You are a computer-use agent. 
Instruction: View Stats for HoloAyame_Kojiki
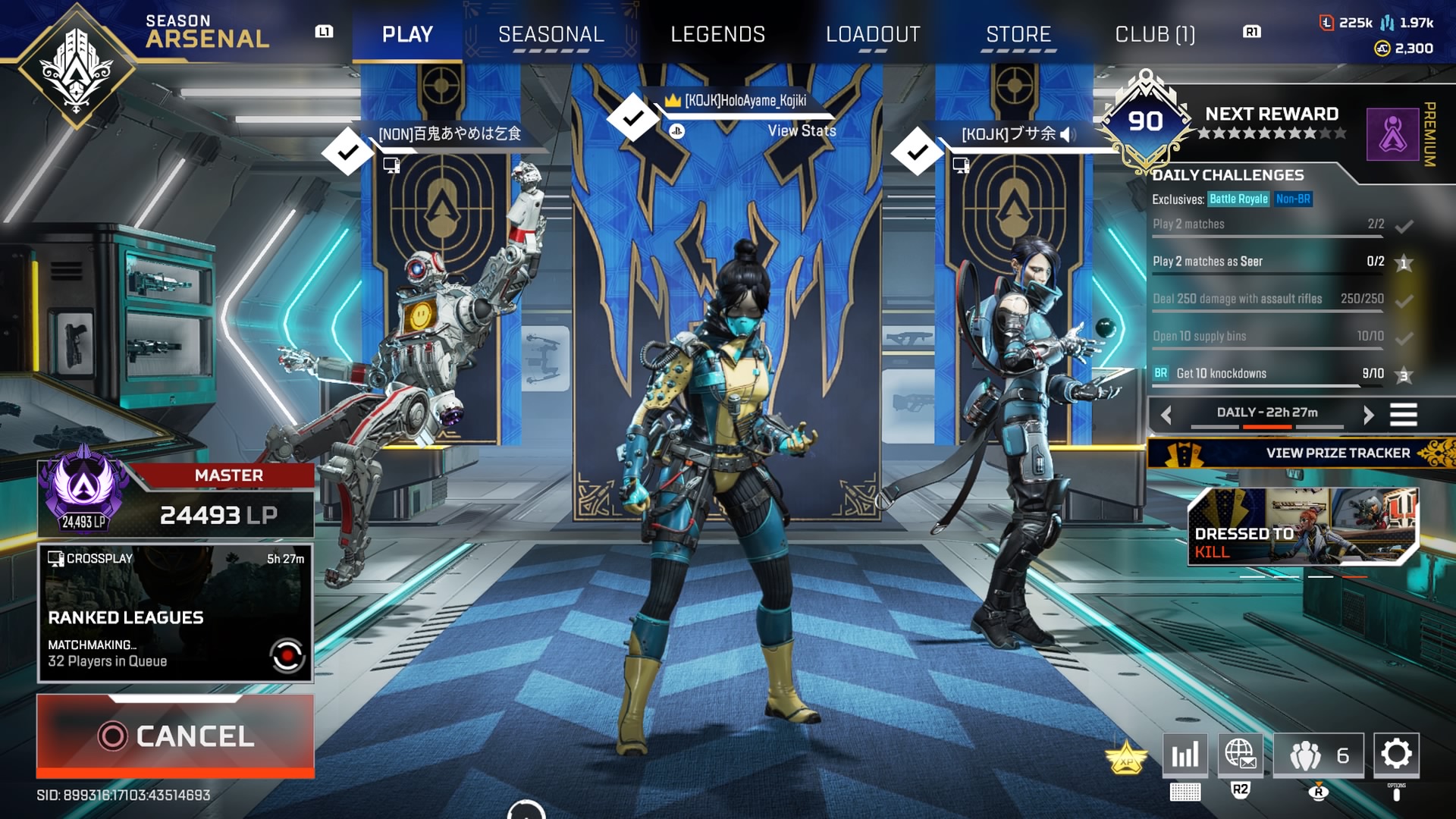pos(802,130)
